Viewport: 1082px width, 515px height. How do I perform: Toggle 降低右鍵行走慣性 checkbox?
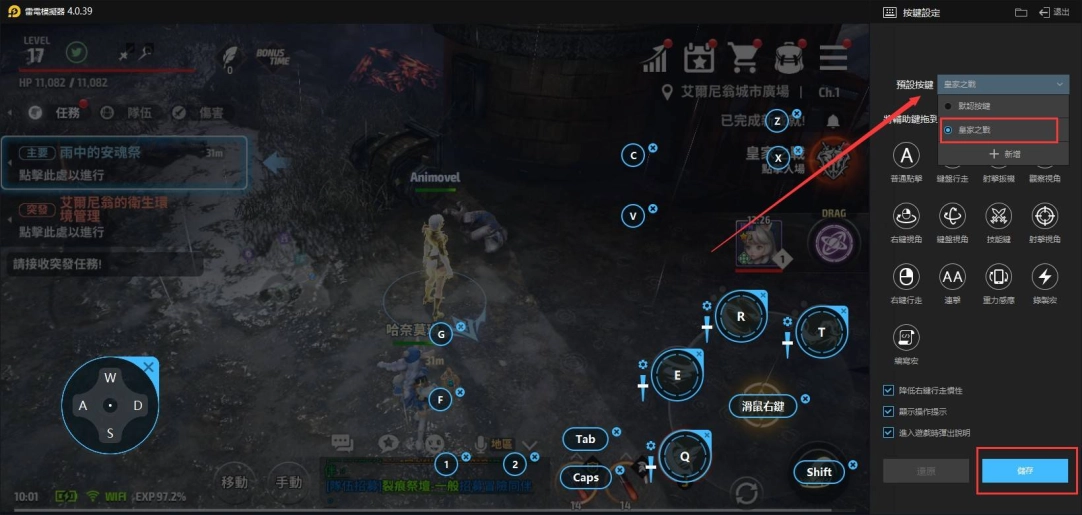(889, 390)
